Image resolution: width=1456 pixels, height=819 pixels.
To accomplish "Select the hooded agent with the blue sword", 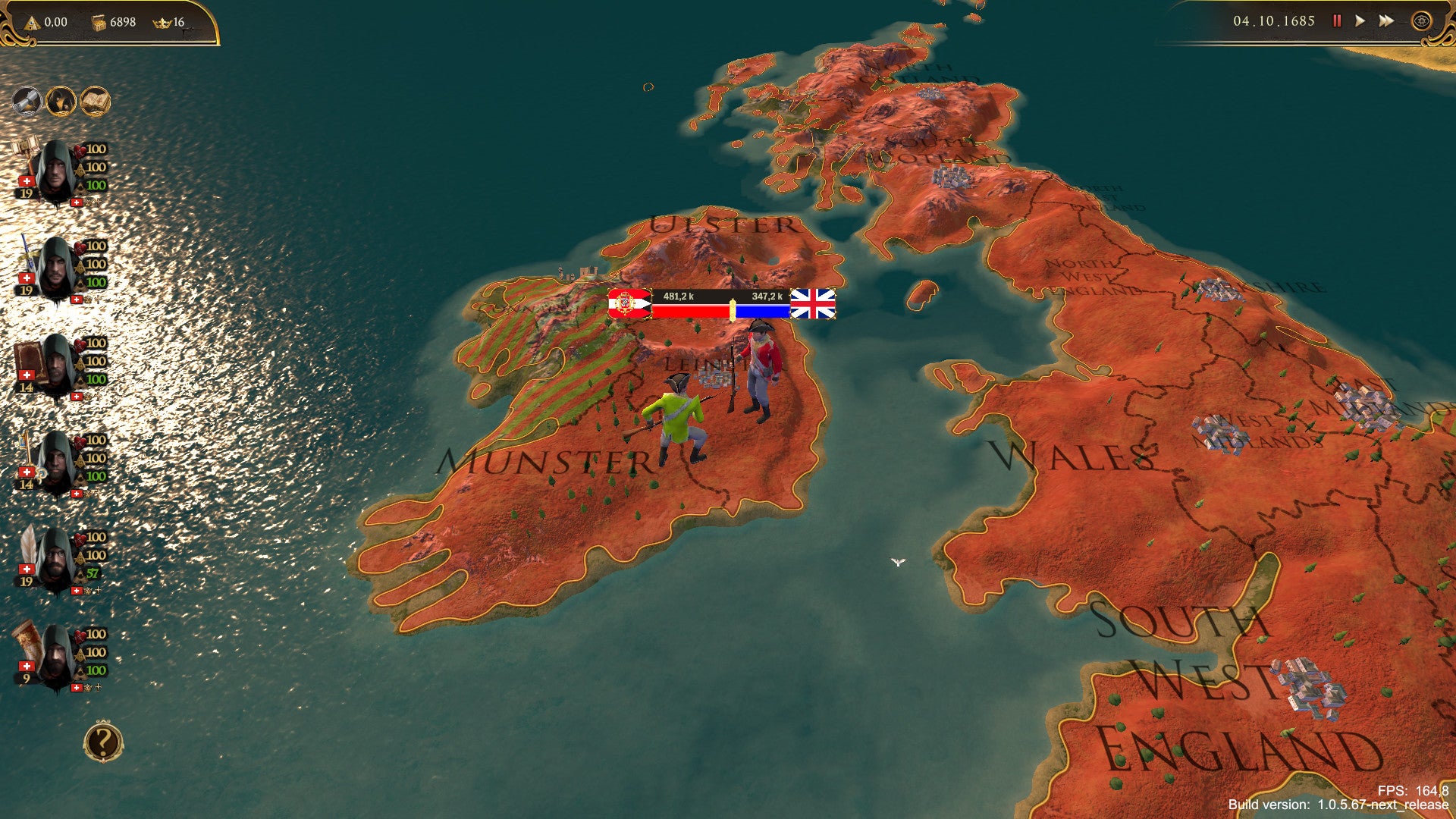I will 55,268.
